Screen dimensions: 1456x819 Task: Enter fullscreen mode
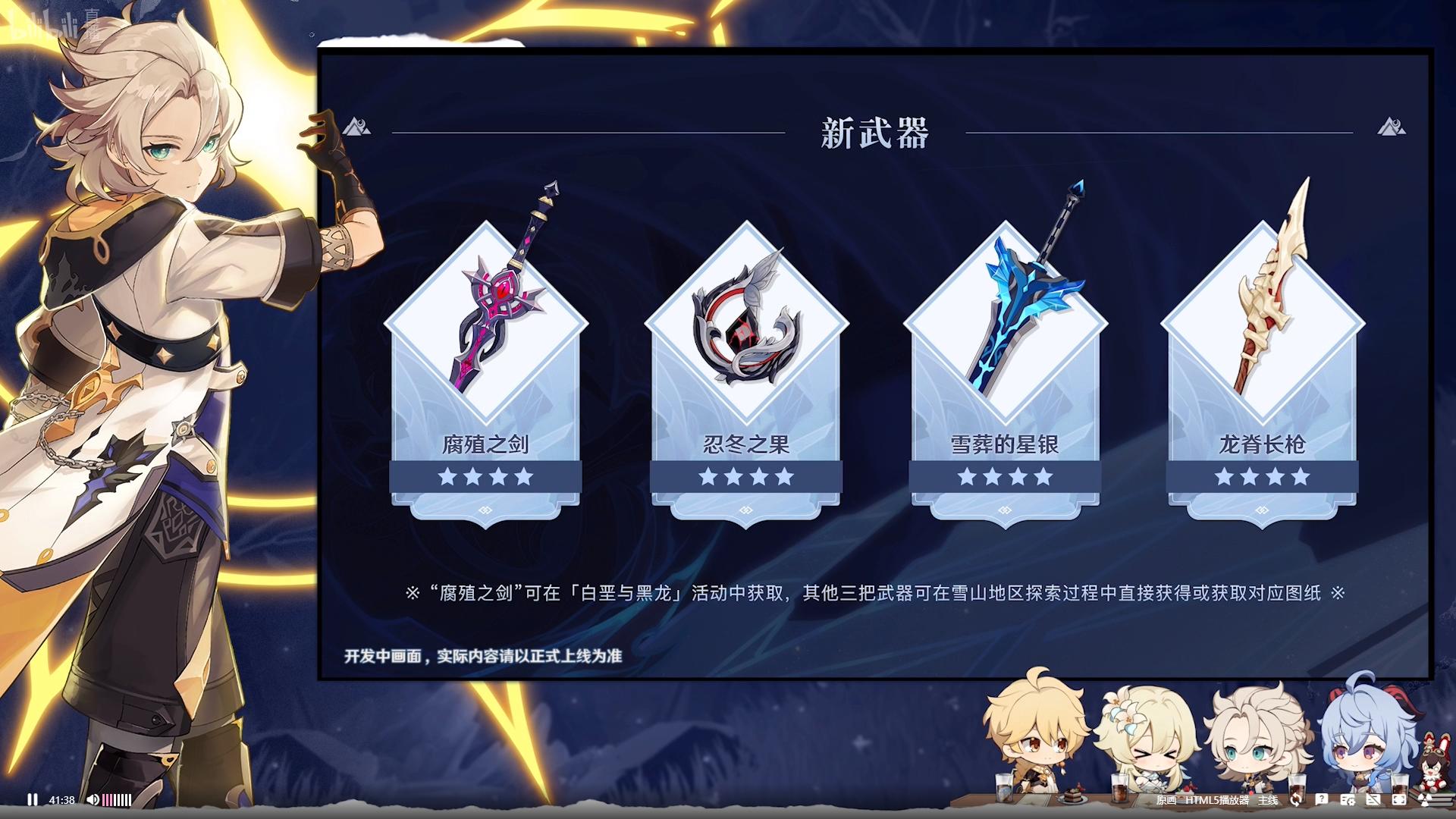coord(1399,799)
